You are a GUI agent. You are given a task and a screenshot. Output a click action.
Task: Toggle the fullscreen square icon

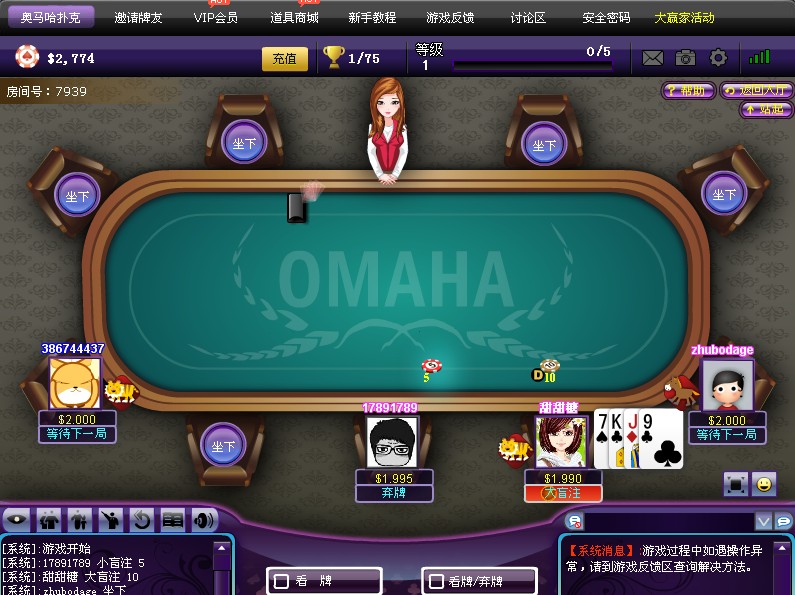pyautogui.click(x=736, y=484)
